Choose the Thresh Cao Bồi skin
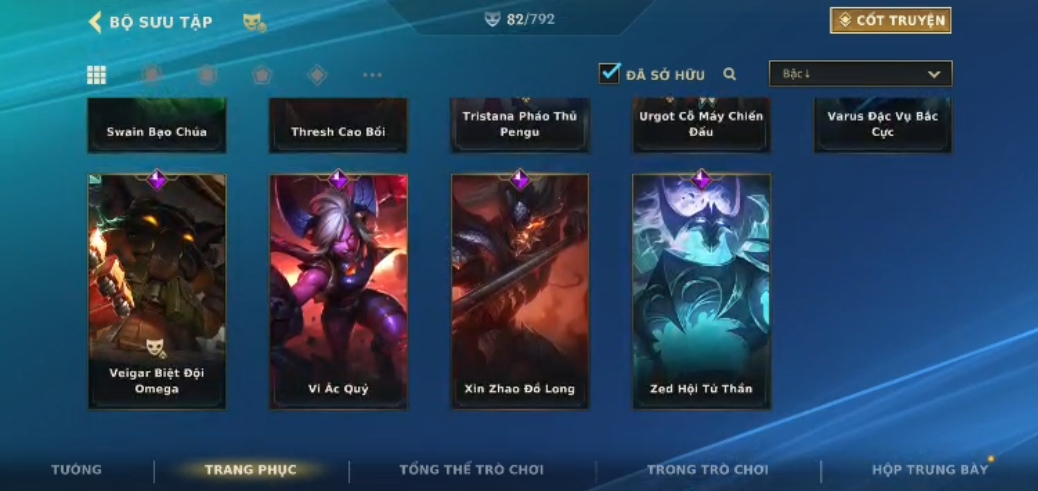The image size is (1038, 491). point(338,126)
